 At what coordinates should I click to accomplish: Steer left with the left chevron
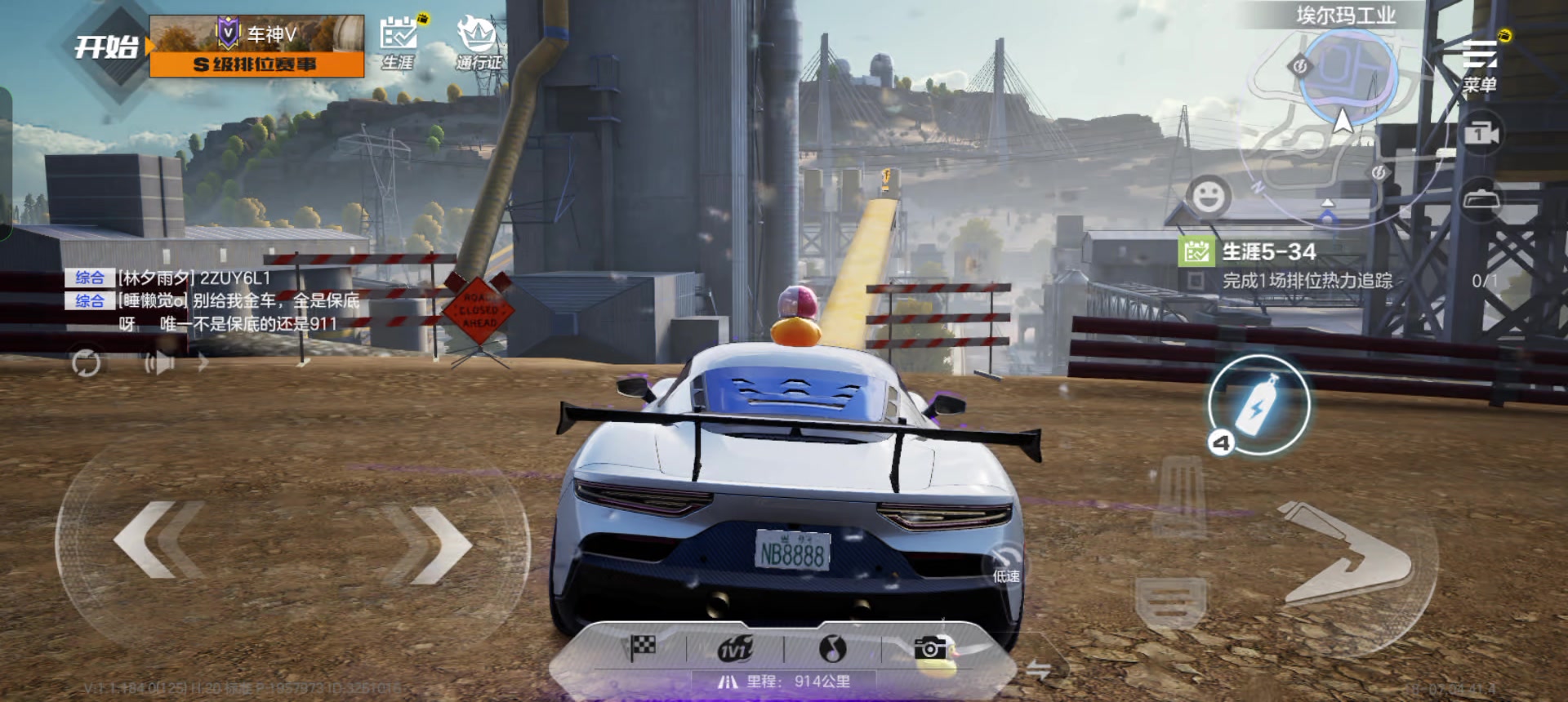[x=158, y=540]
